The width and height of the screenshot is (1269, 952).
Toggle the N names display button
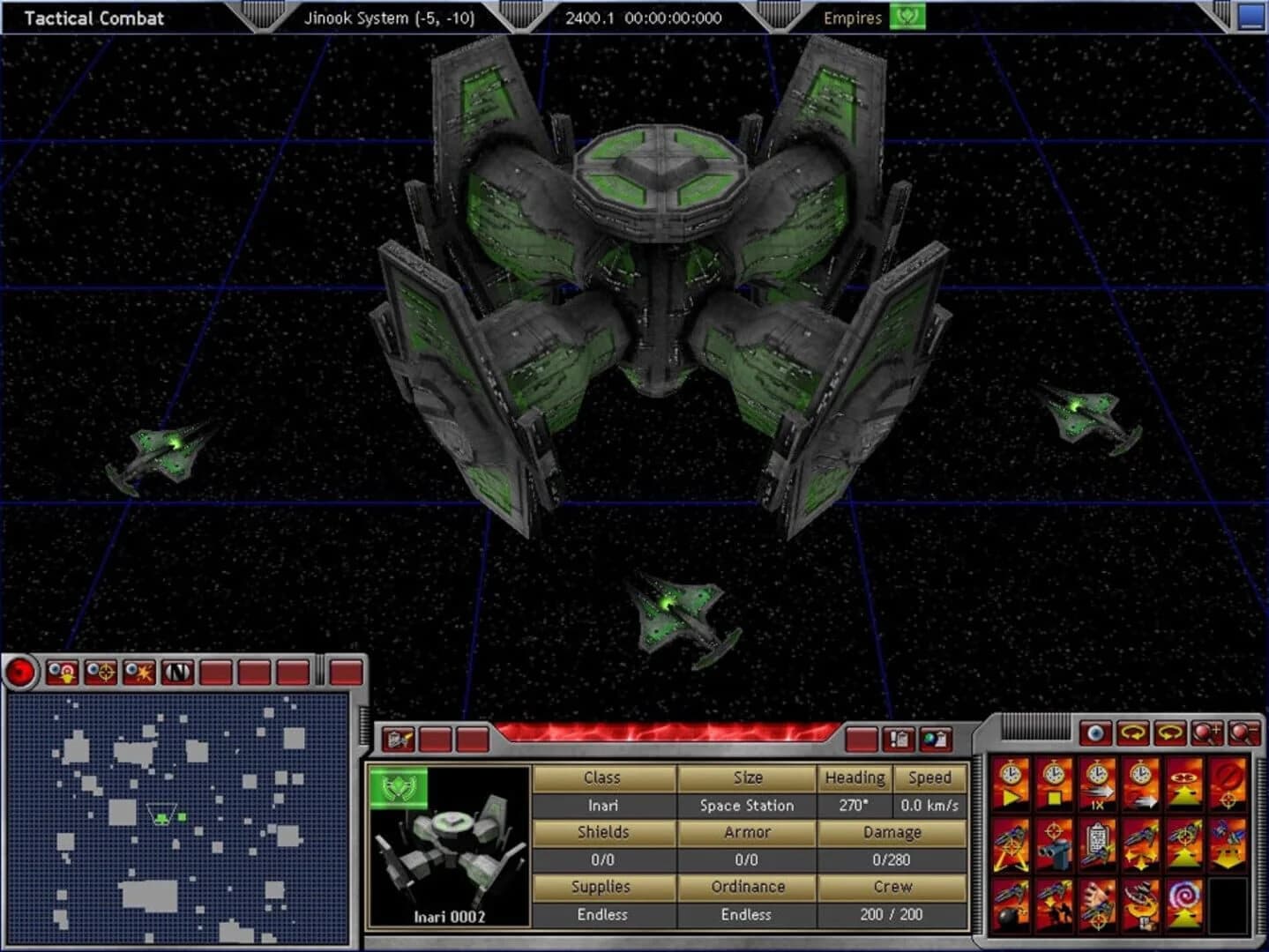click(176, 671)
